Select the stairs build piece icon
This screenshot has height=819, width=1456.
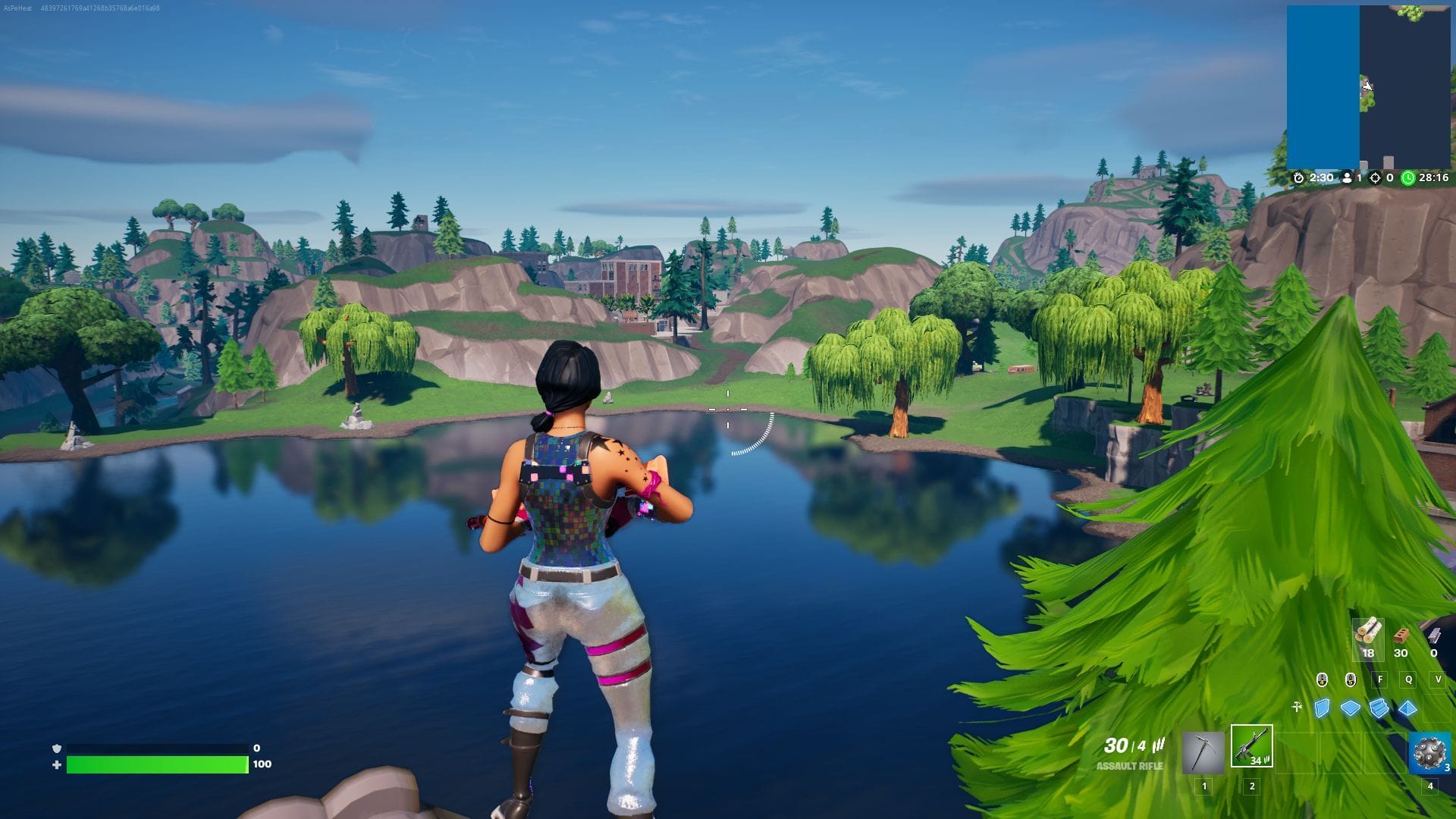click(x=1379, y=708)
